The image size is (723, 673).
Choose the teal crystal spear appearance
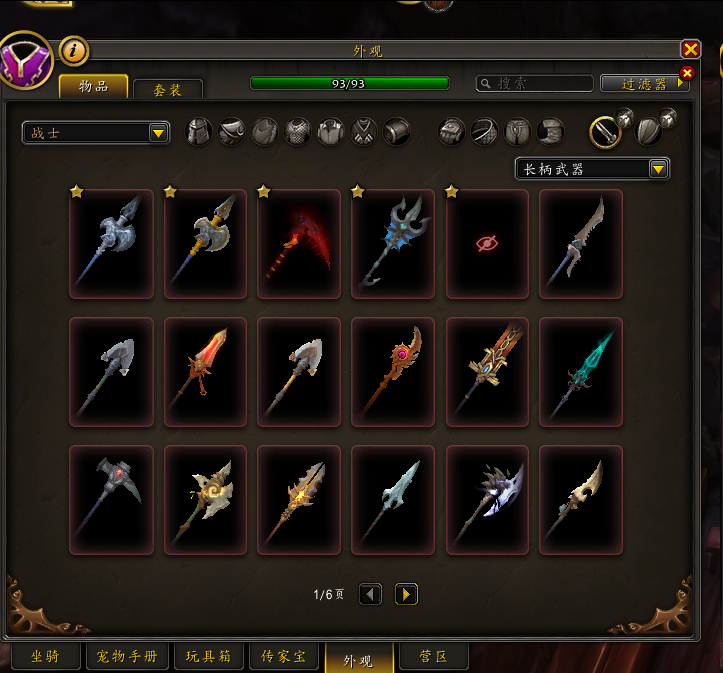pyautogui.click(x=581, y=372)
